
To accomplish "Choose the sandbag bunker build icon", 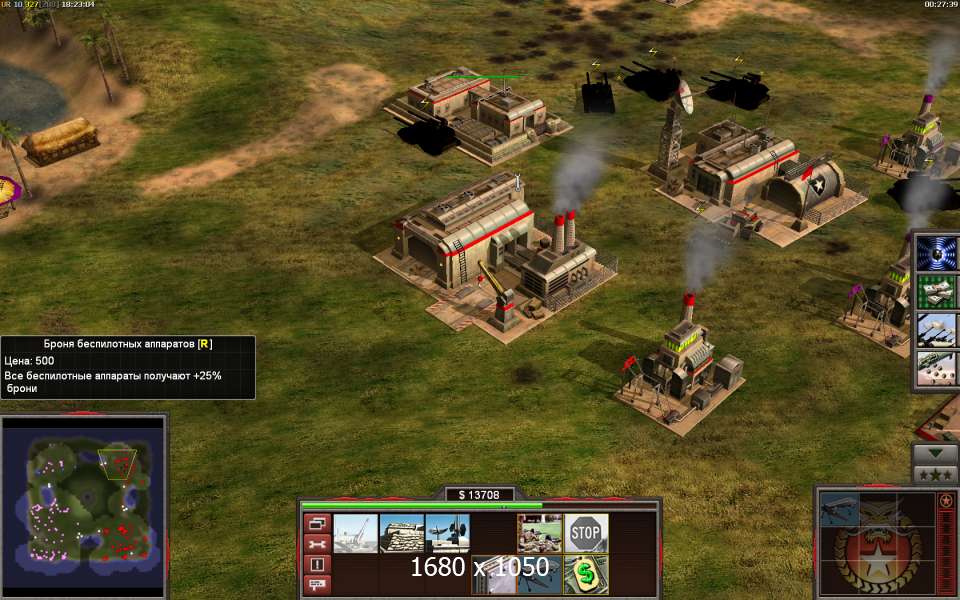I will [402, 533].
